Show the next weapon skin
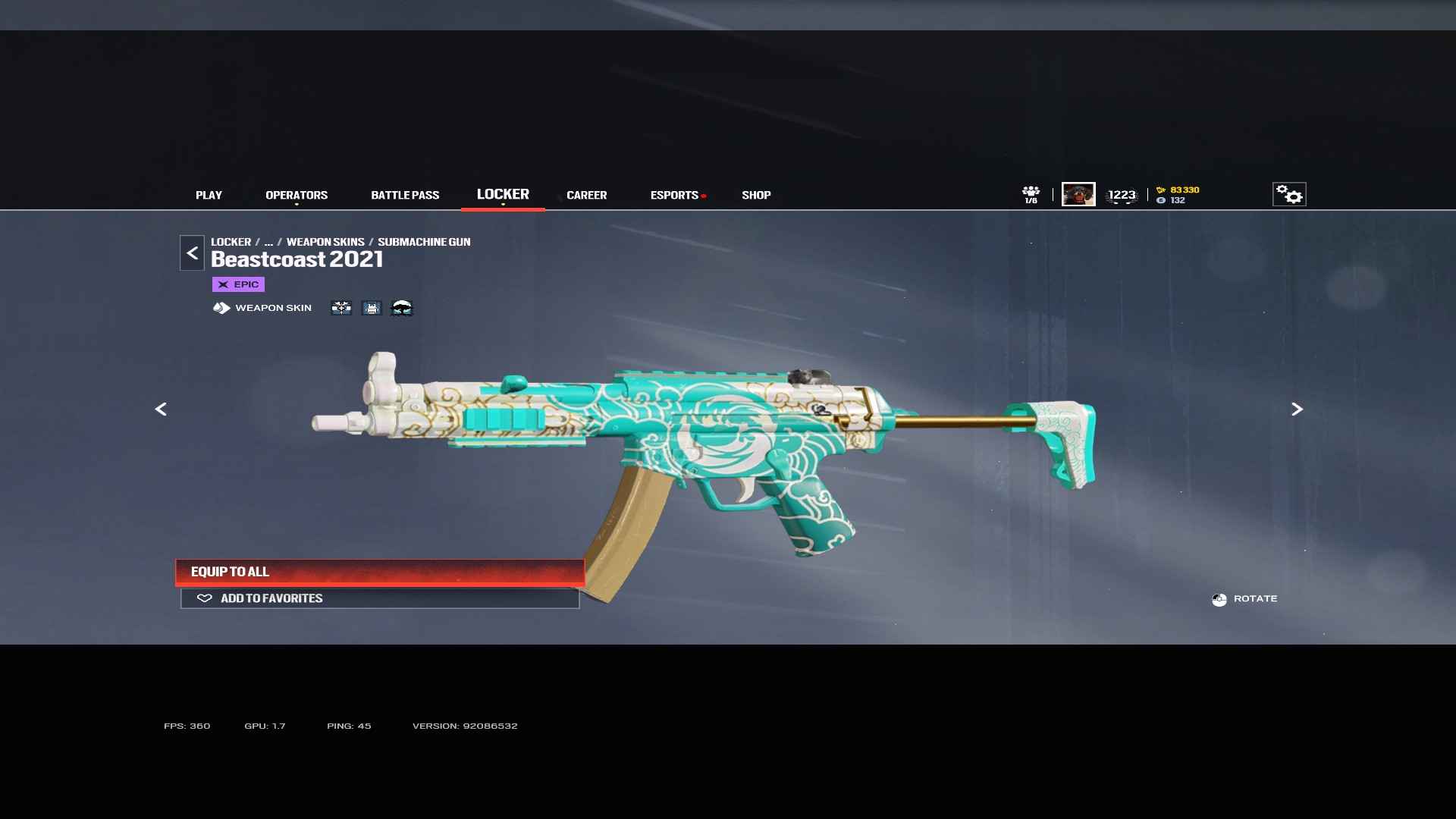This screenshot has height=819, width=1456. tap(1297, 409)
